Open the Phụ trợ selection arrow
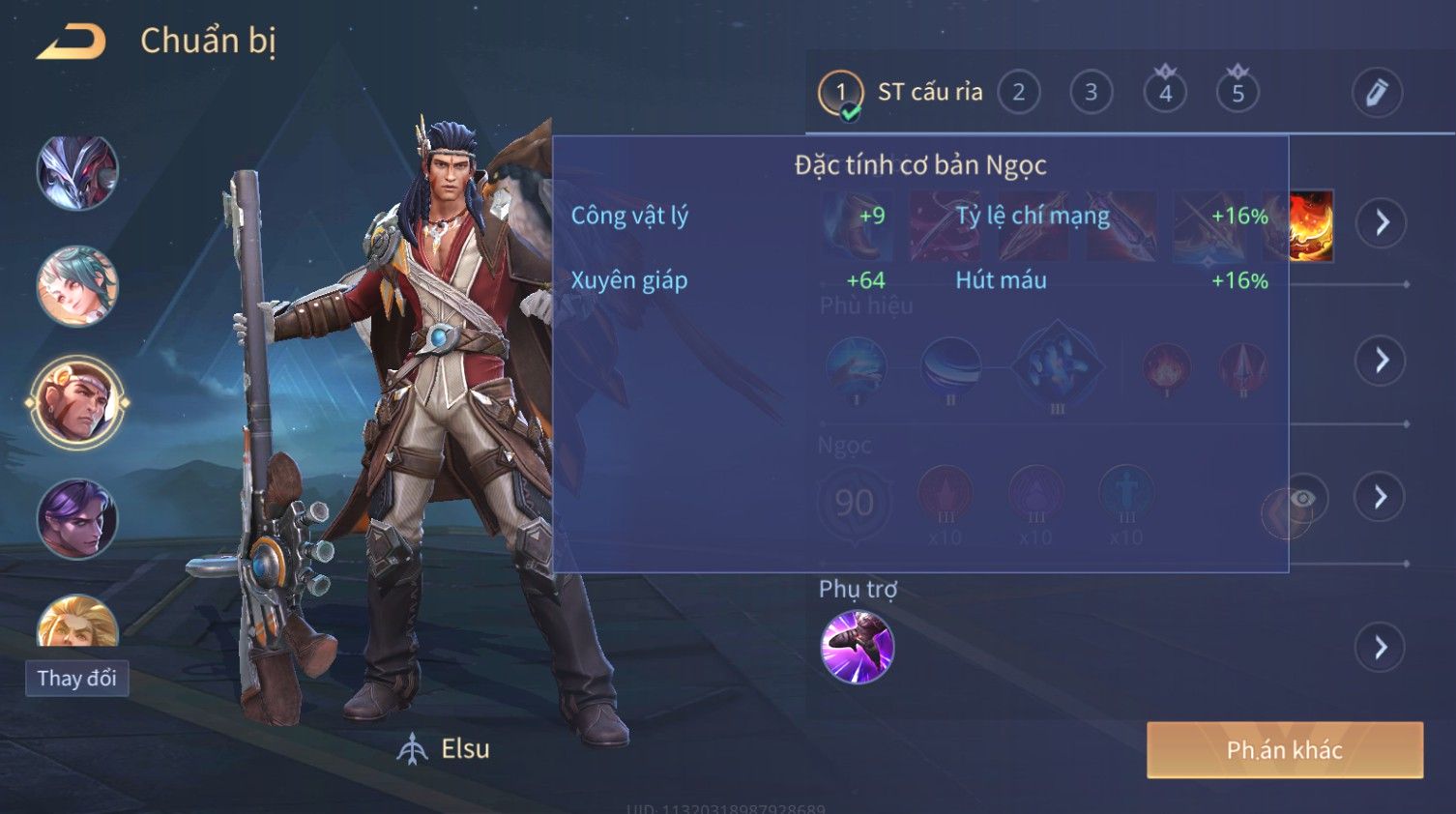The image size is (1456, 814). point(1381,647)
